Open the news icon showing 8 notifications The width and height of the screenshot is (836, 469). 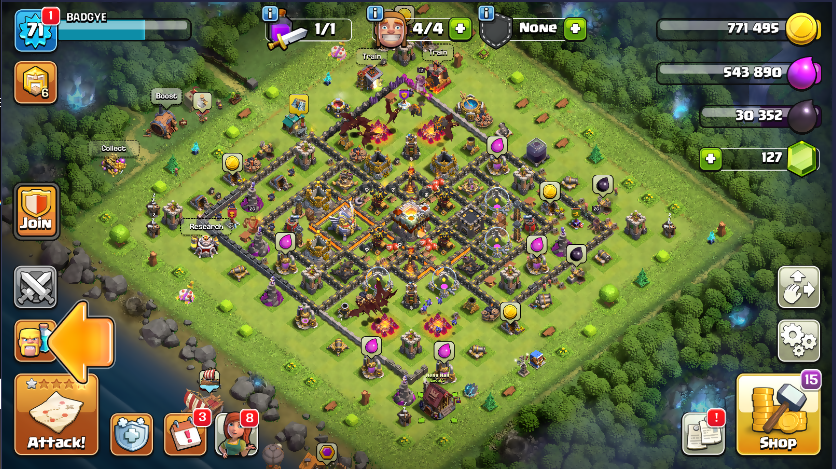coord(236,433)
